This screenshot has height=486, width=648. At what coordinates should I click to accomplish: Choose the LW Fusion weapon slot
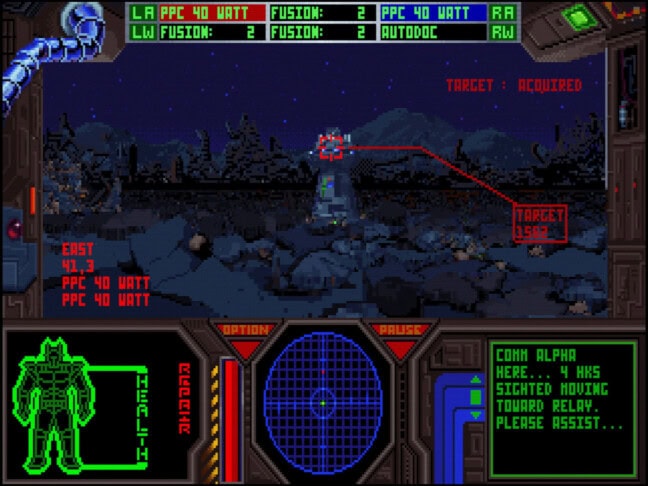tap(212, 31)
